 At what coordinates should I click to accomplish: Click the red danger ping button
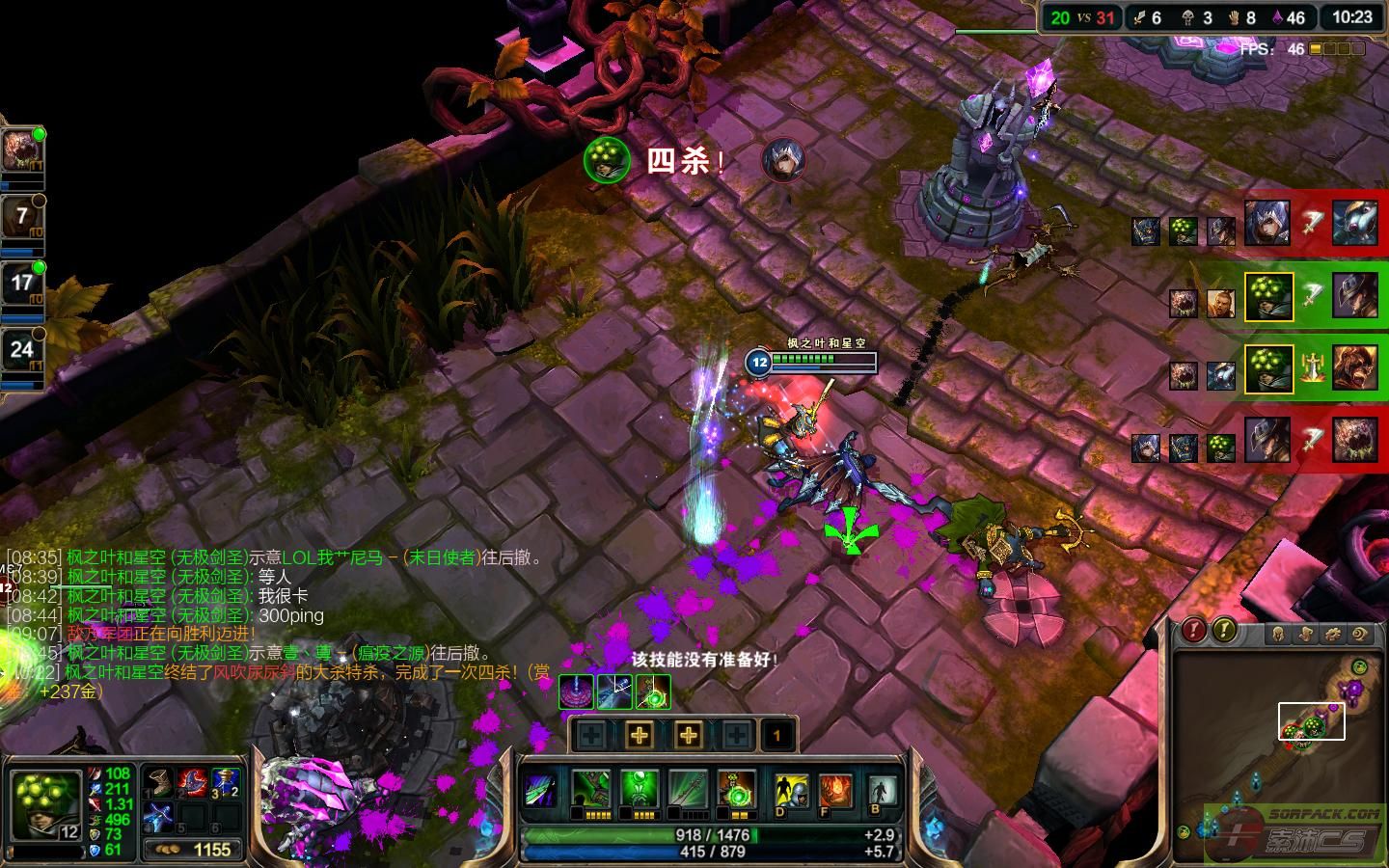(x=1194, y=631)
